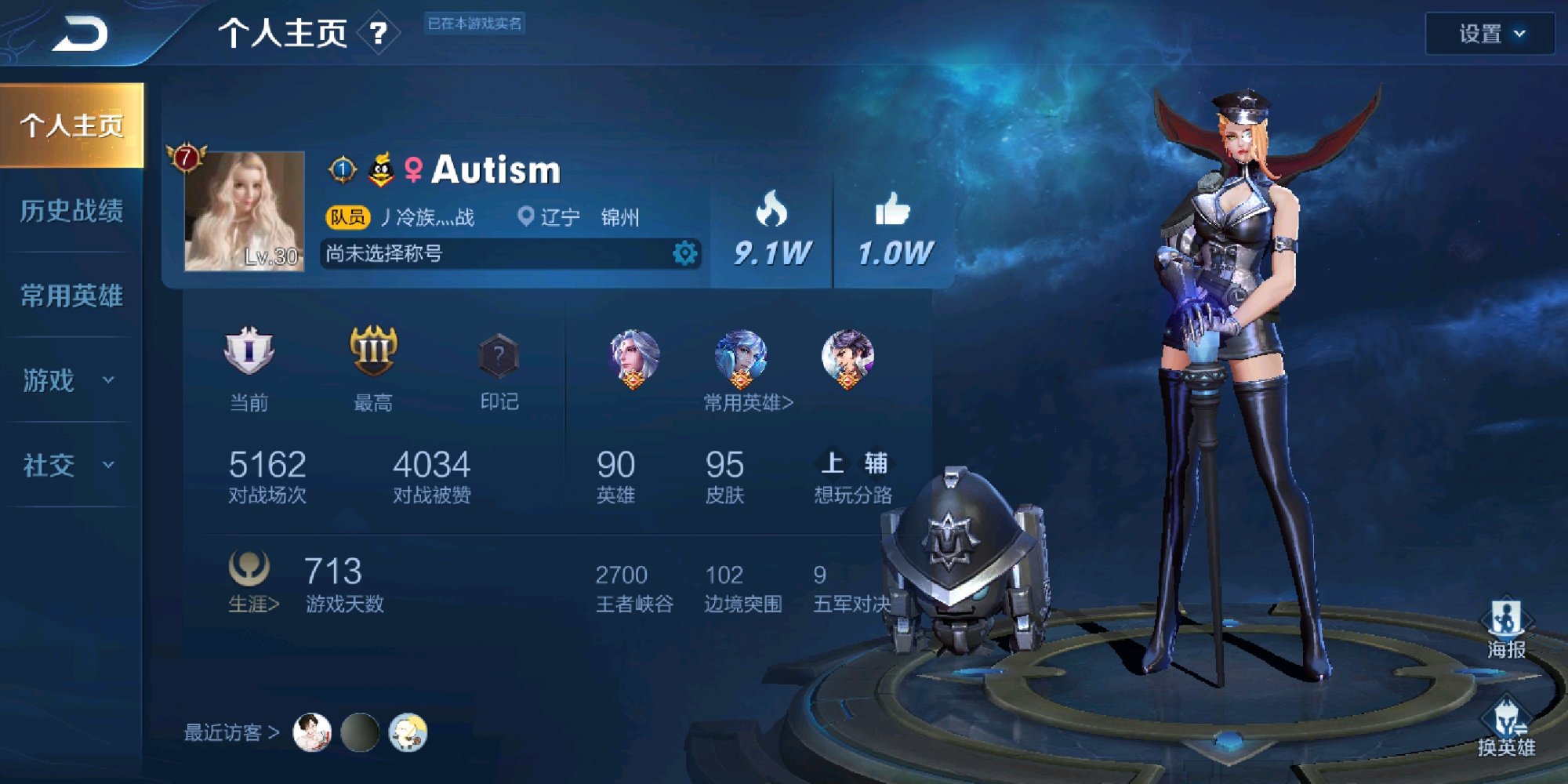Image resolution: width=1568 pixels, height=784 pixels.
Task: Select the 个人主页 tab
Action: (71, 125)
